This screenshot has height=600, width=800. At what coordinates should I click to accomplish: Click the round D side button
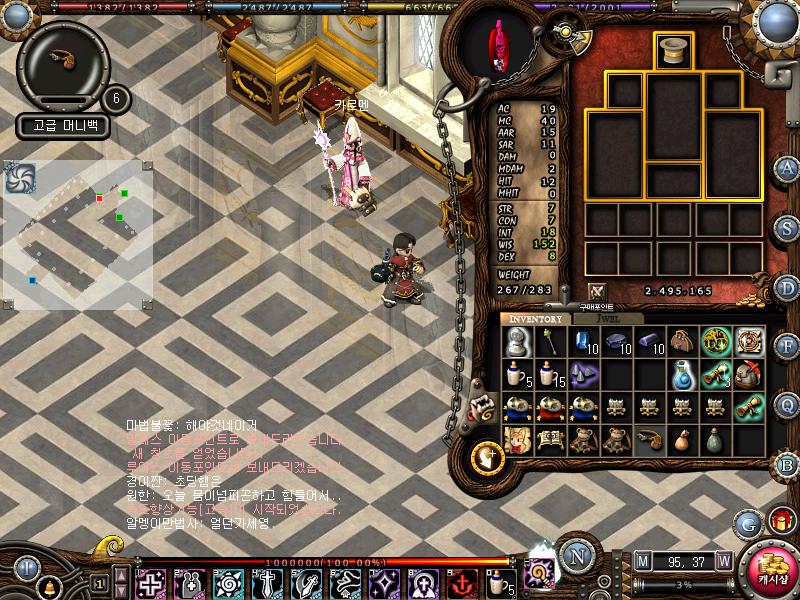pos(787,286)
